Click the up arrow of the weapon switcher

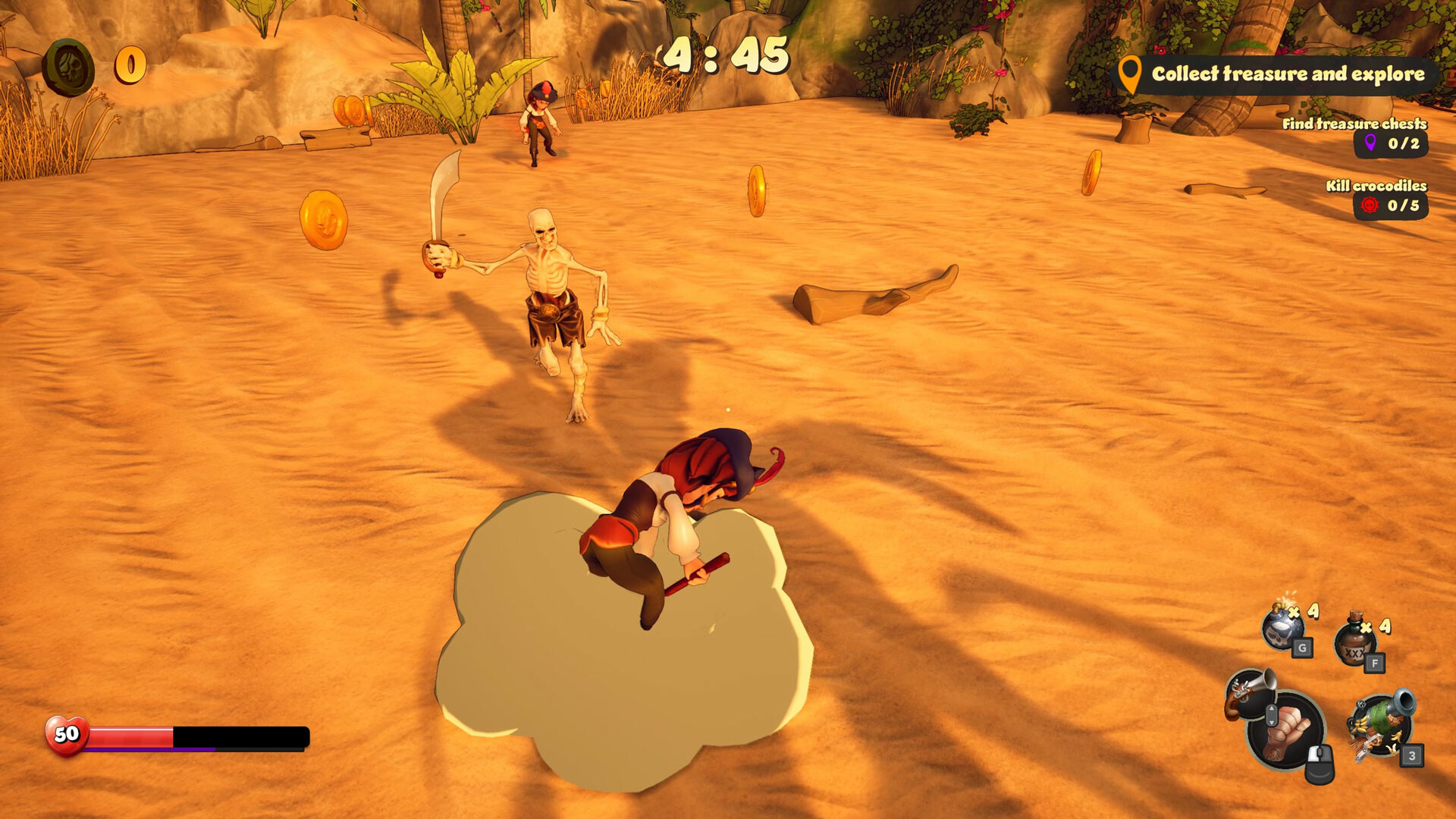point(1271,709)
